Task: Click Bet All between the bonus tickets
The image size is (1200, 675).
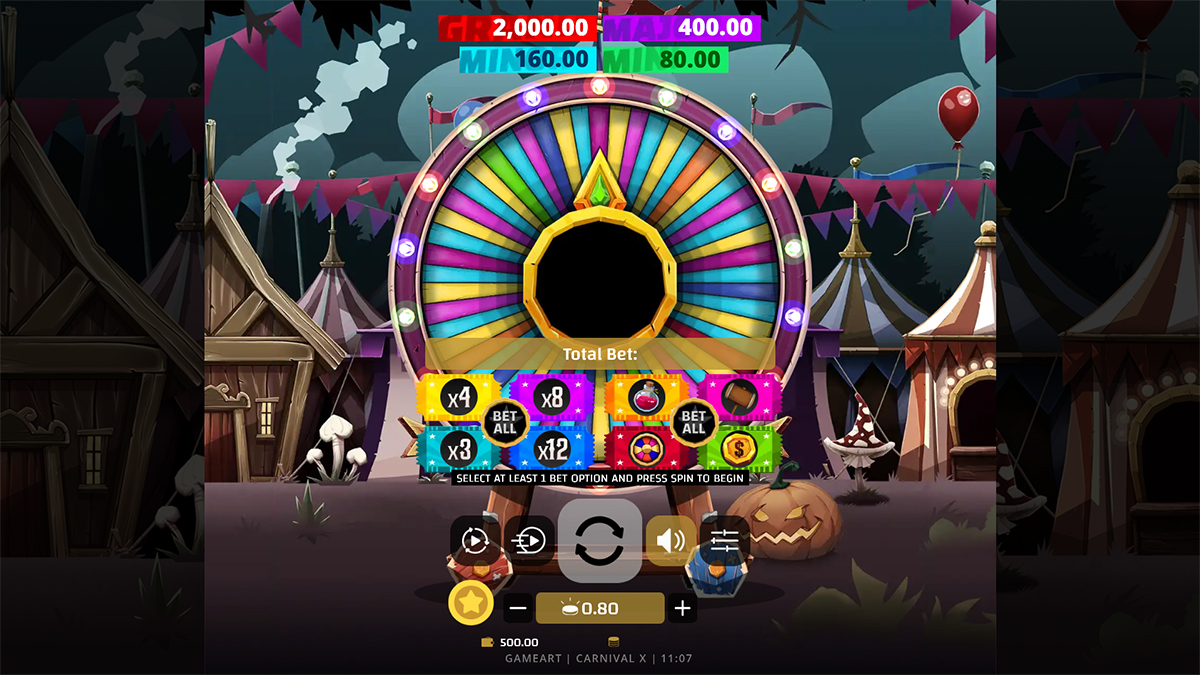Action: 693,422
